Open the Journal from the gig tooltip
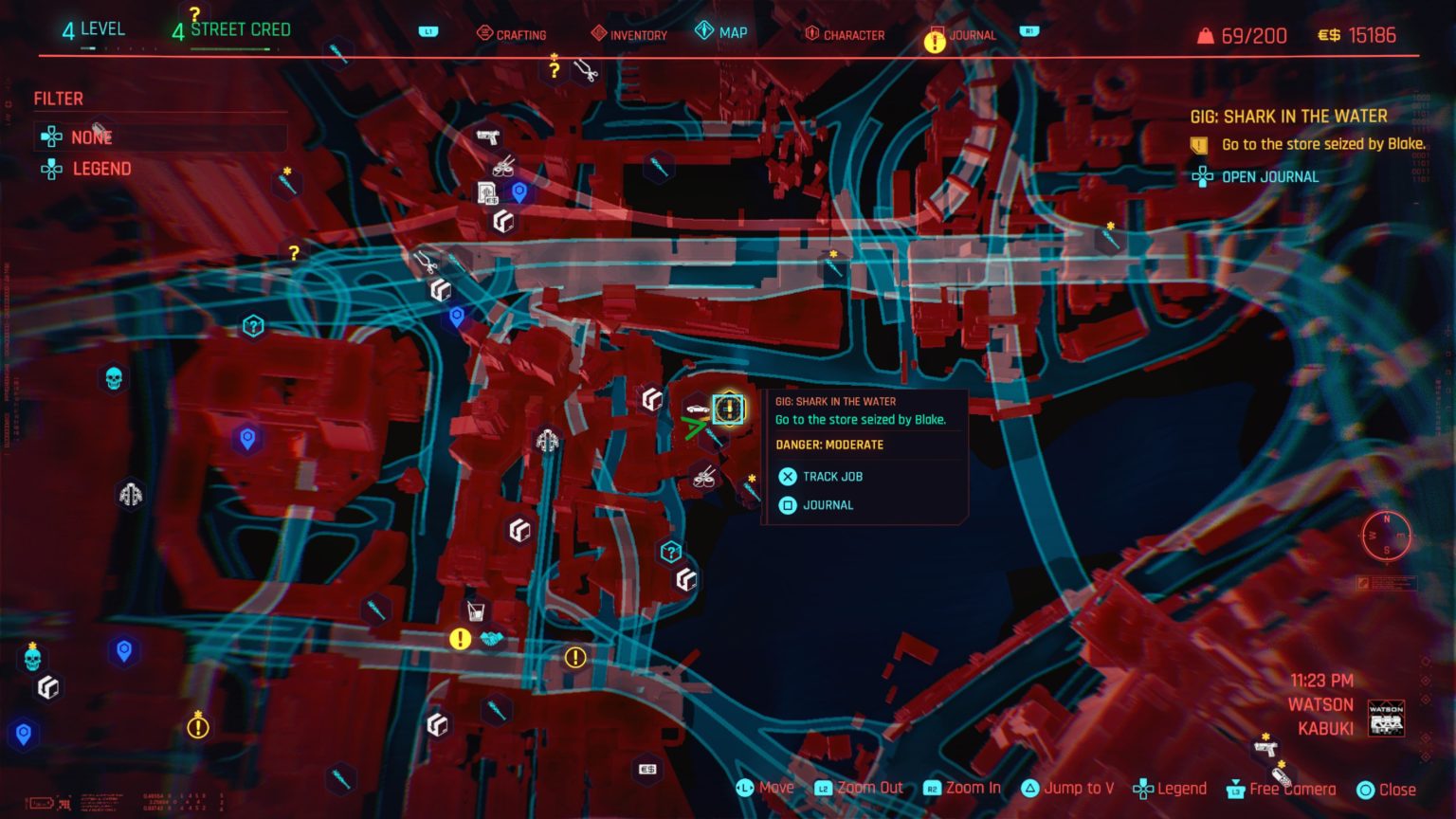 pyautogui.click(x=827, y=505)
